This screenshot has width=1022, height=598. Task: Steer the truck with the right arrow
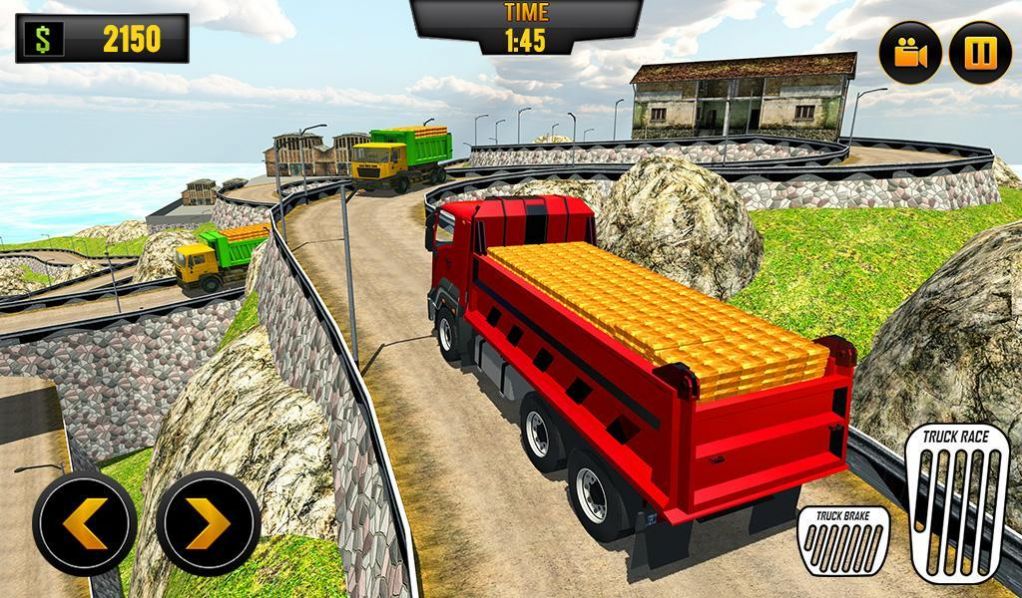[208, 523]
